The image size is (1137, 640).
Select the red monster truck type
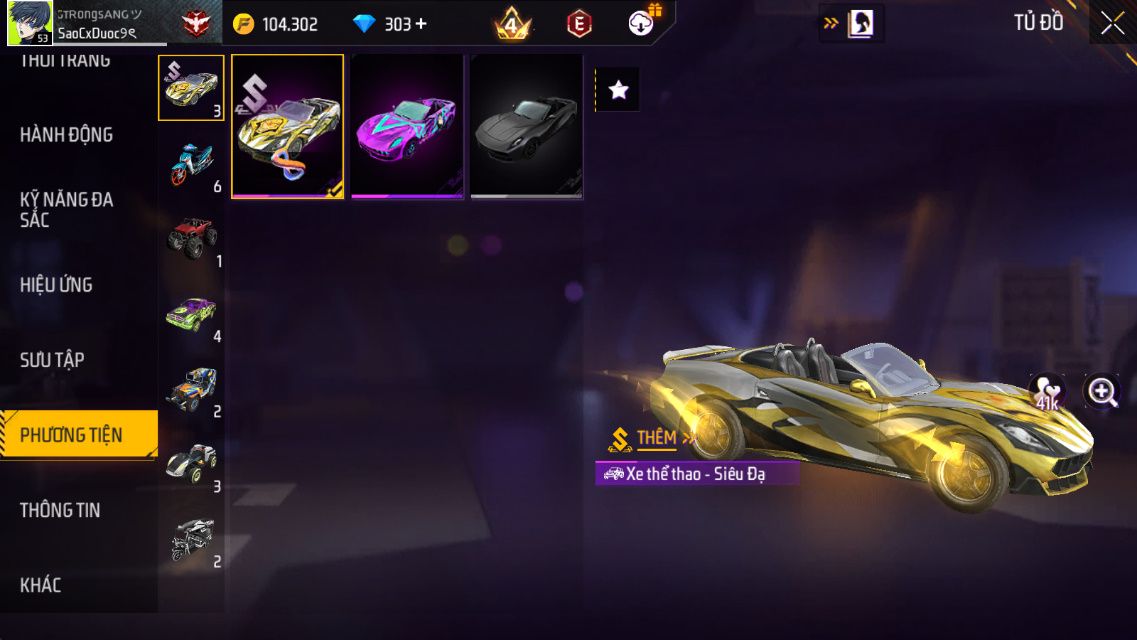pyautogui.click(x=191, y=238)
